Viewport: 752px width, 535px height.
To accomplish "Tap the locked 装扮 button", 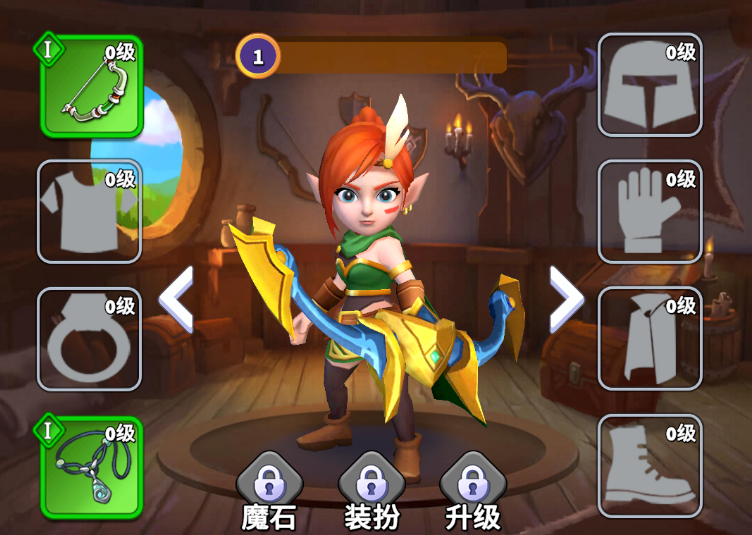I will [370, 491].
